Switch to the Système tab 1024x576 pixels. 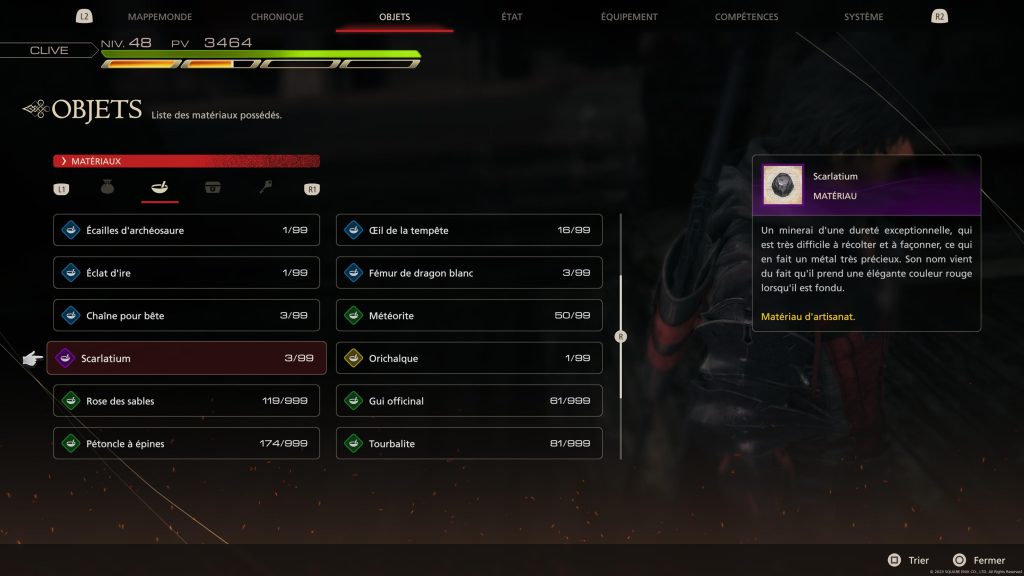pyautogui.click(x=863, y=17)
